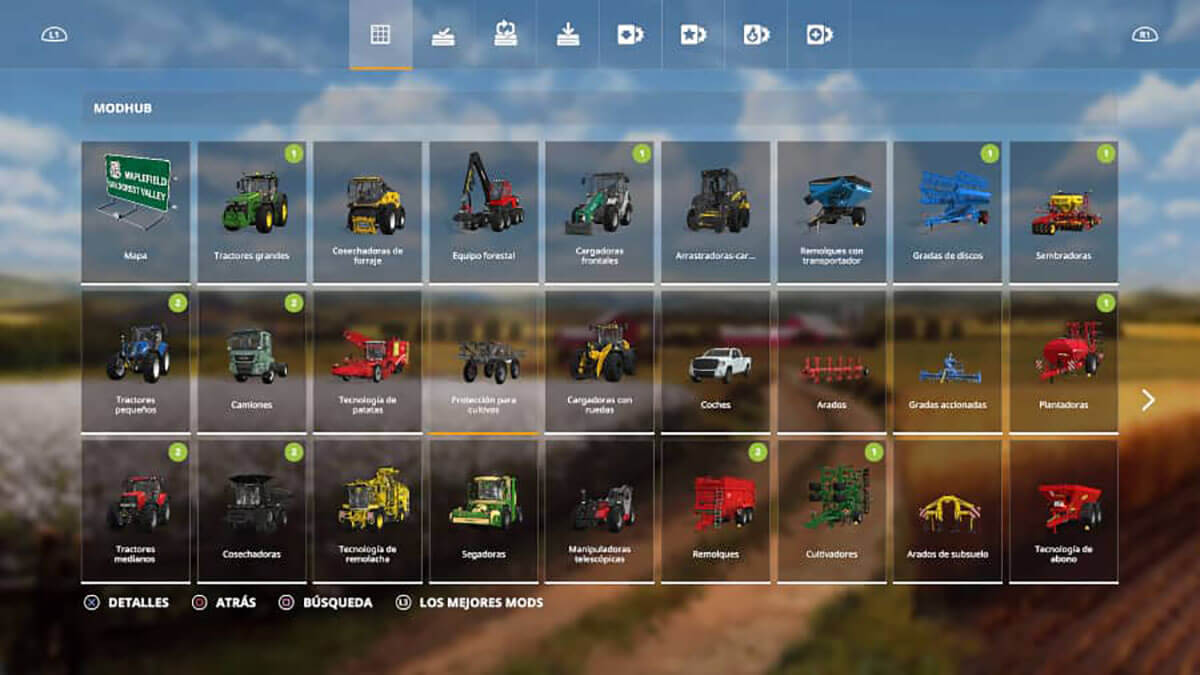1200x675 pixels.
Task: Choose Cosechadoras de forraje tile
Action: tap(368, 211)
